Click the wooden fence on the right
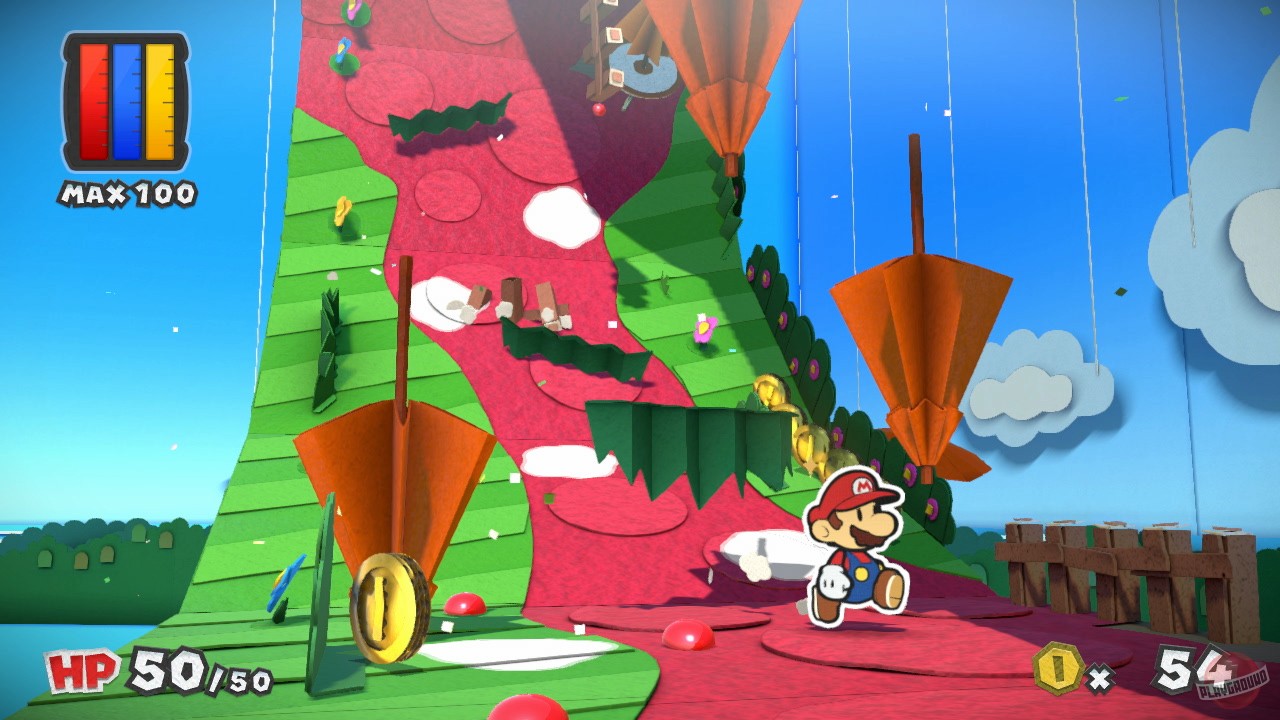The width and height of the screenshot is (1280, 720). 1120,565
